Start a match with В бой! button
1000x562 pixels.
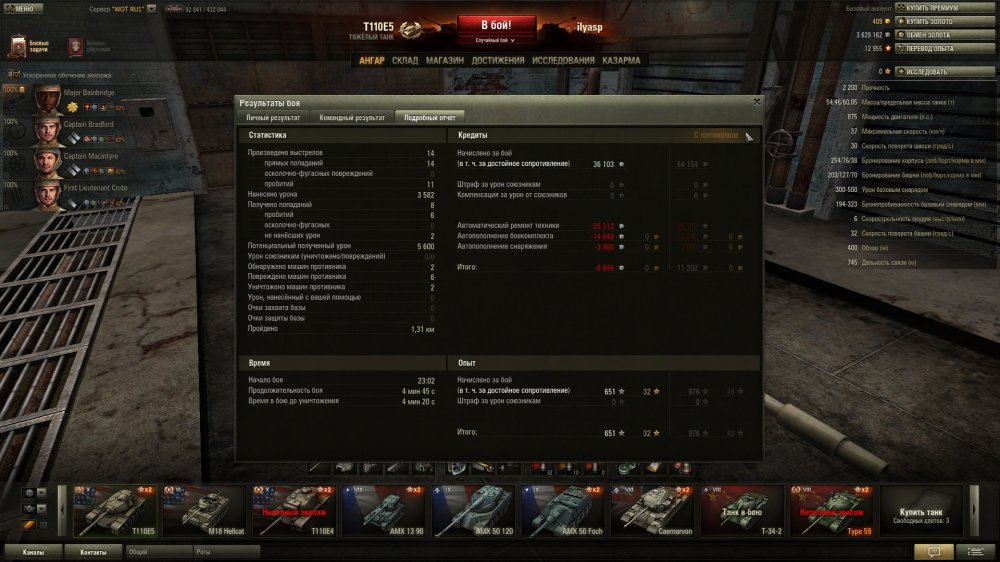497,26
